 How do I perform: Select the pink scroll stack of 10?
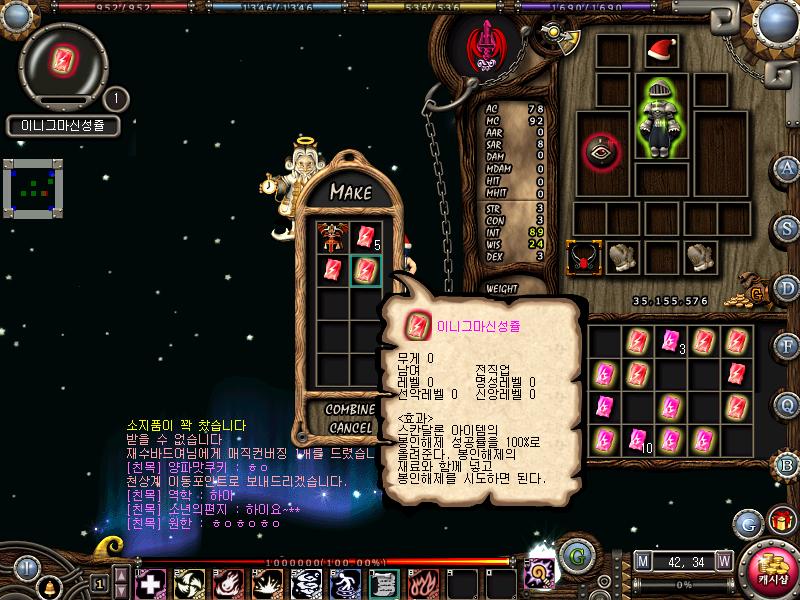pos(639,437)
